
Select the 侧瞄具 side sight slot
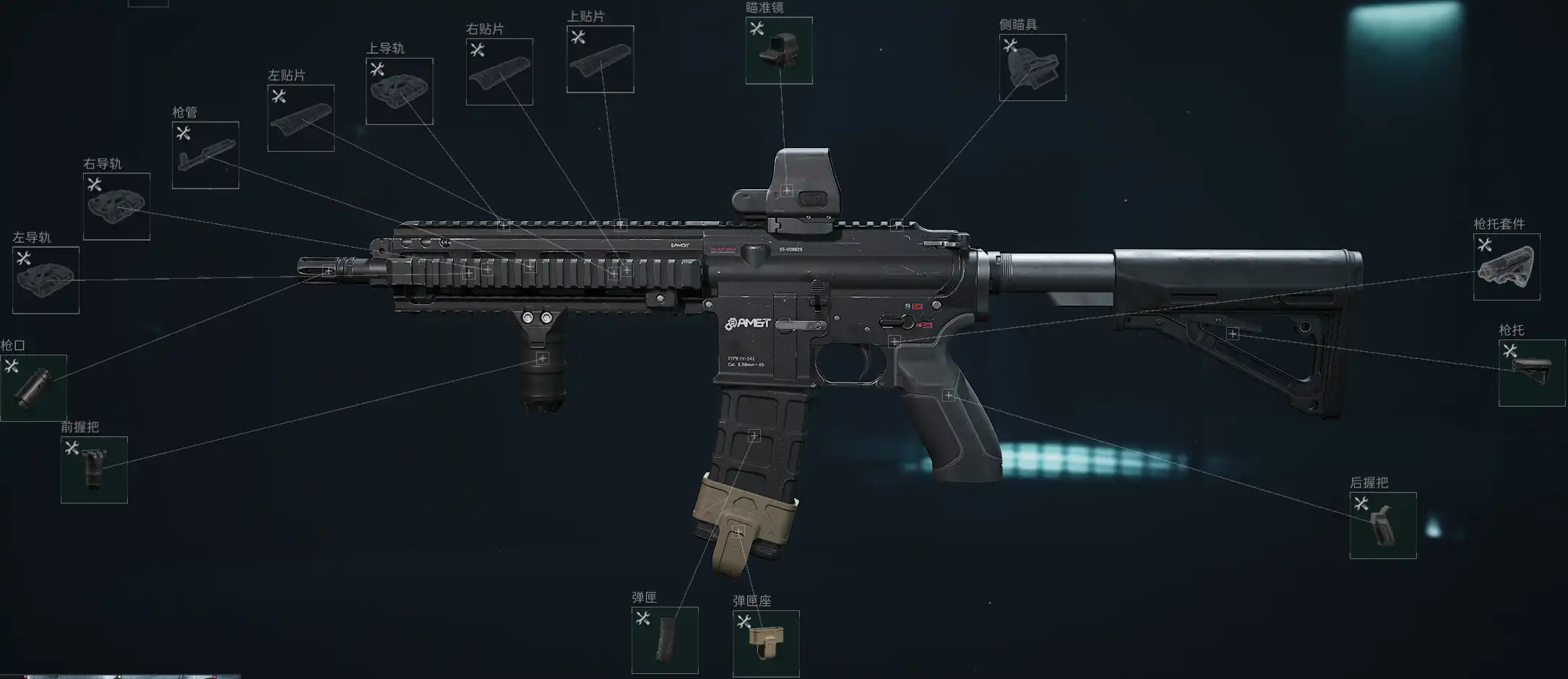click(1033, 67)
